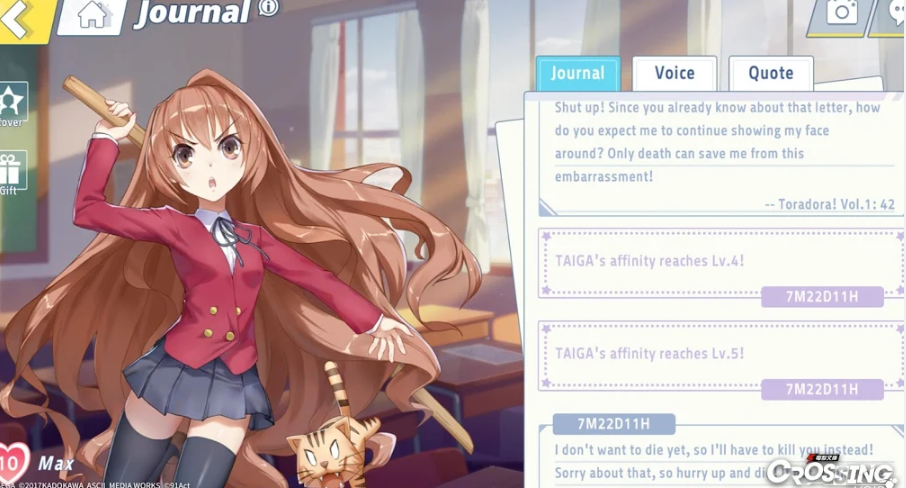906x488 pixels.
Task: Switch to the Quote tab
Action: click(x=770, y=73)
